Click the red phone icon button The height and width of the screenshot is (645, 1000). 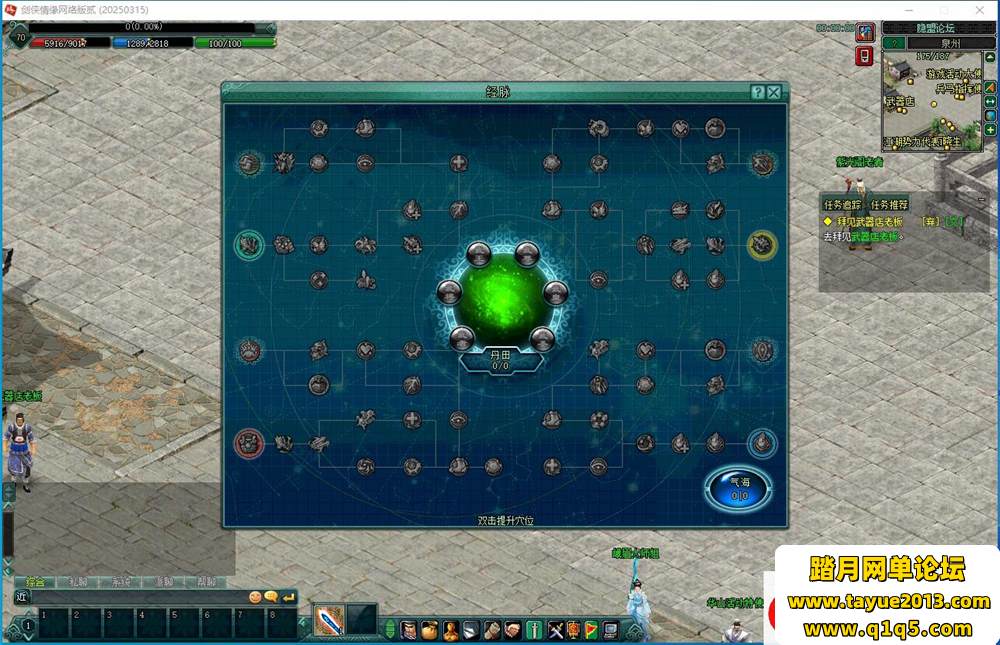pos(865,56)
